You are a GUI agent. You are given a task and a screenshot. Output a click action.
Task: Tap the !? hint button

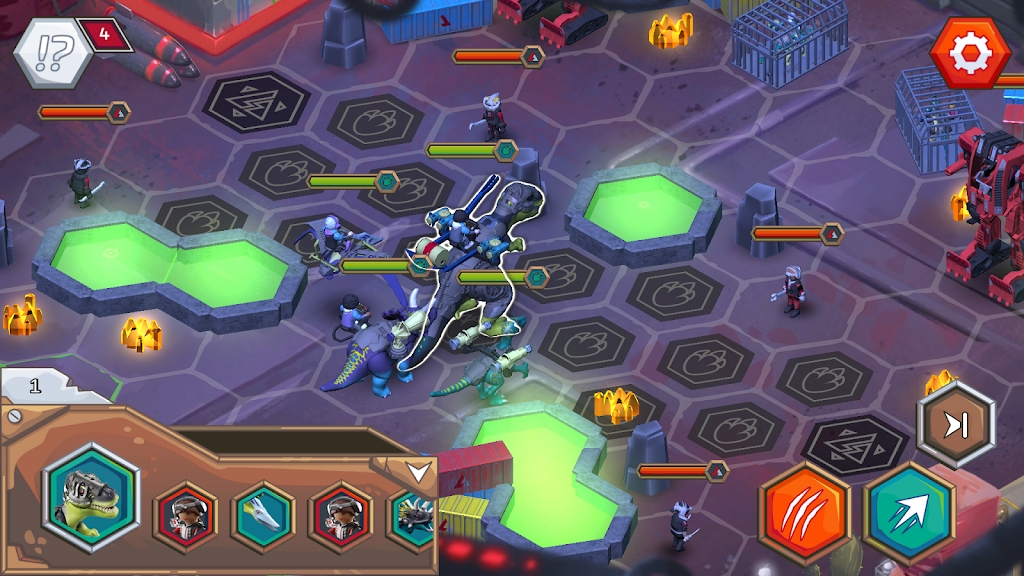[53, 53]
